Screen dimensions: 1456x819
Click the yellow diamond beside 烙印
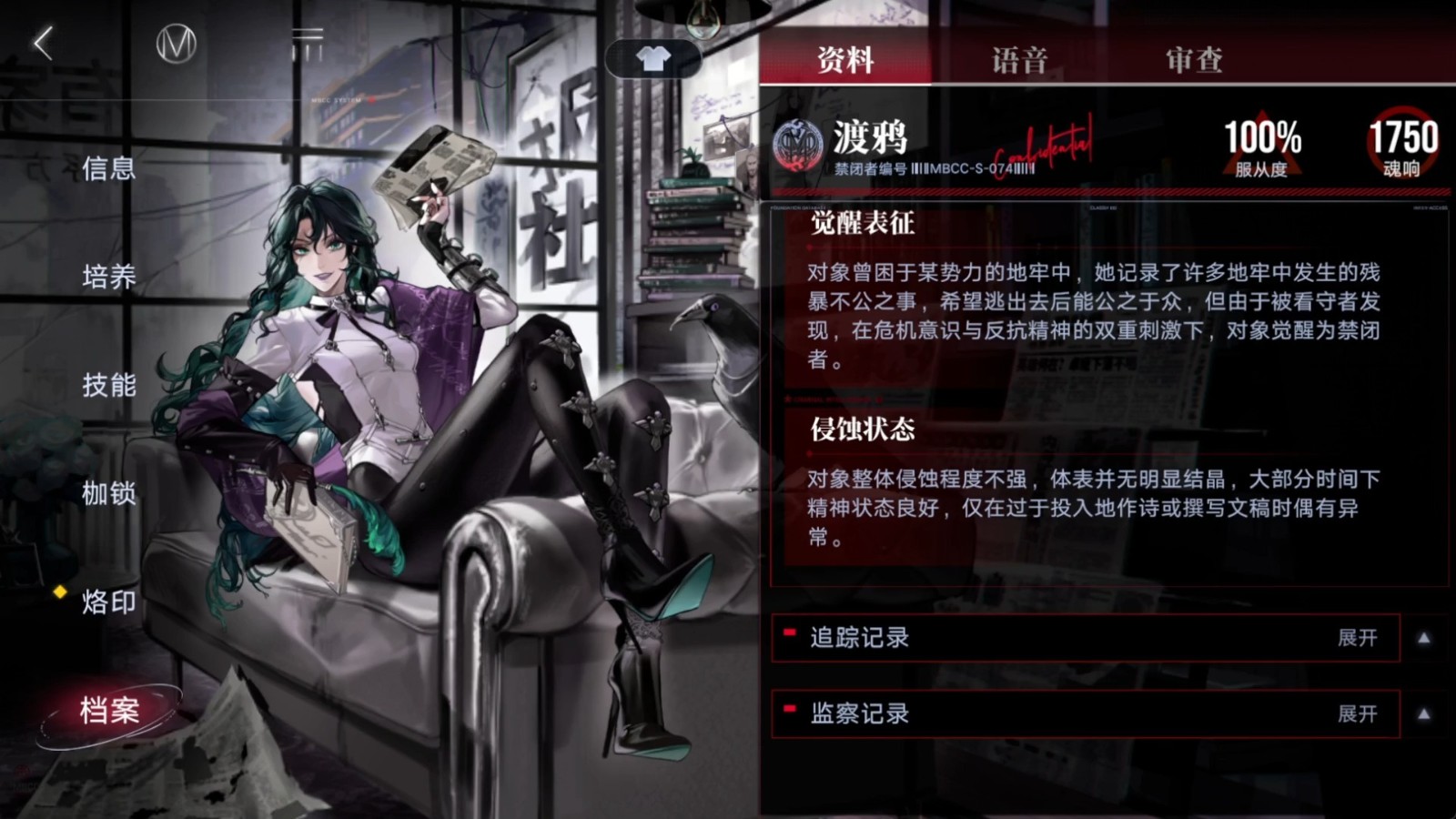58,594
